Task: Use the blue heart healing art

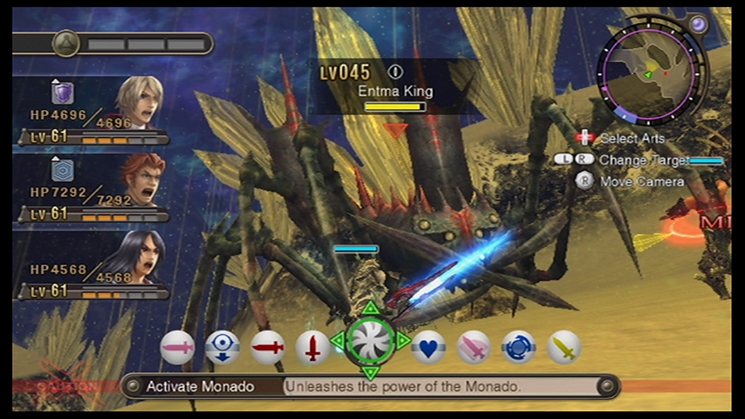Action: (x=428, y=347)
